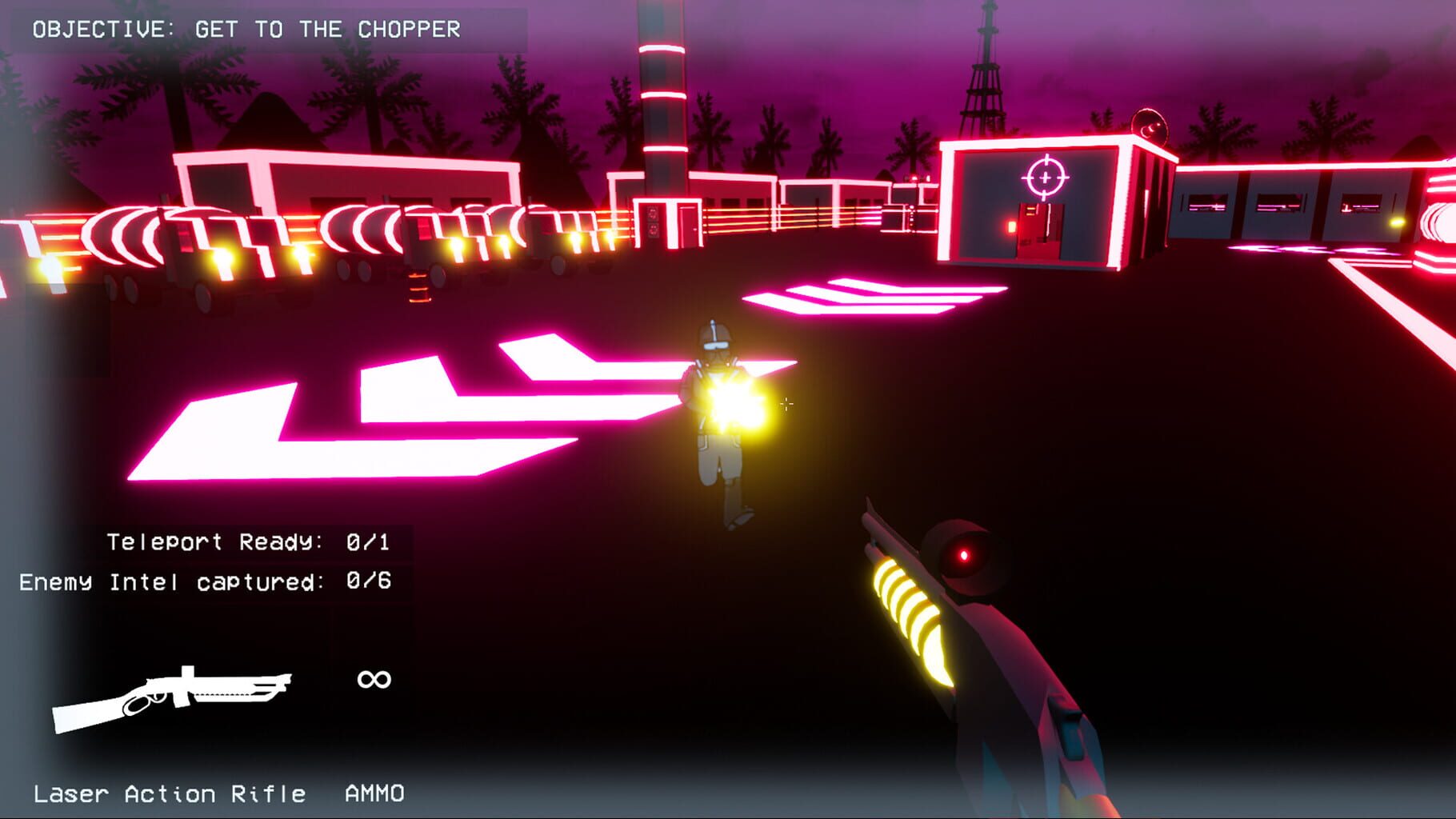Select the OBJECTIVE: GET TO THE CHOPPER banner
This screenshot has height=819, width=1456.
click(246, 28)
